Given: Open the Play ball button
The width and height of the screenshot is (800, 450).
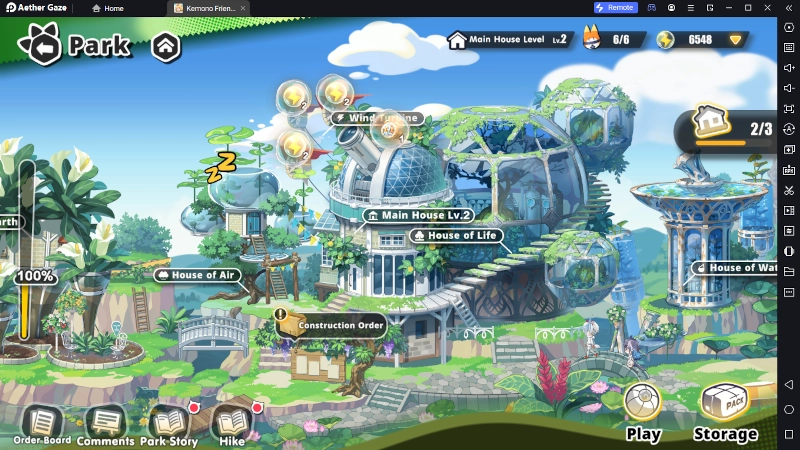Looking at the screenshot, I should (643, 408).
